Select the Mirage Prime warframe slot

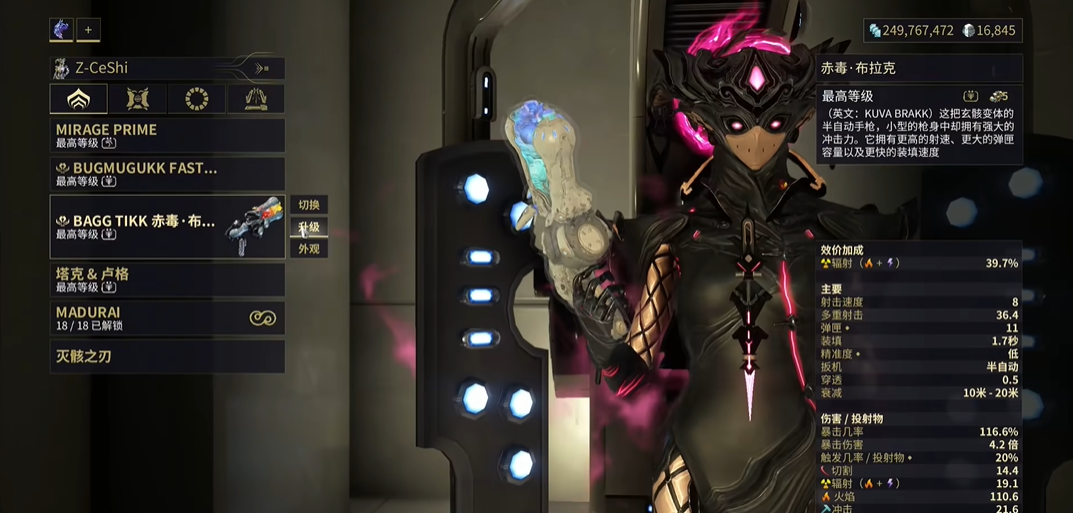coord(167,135)
